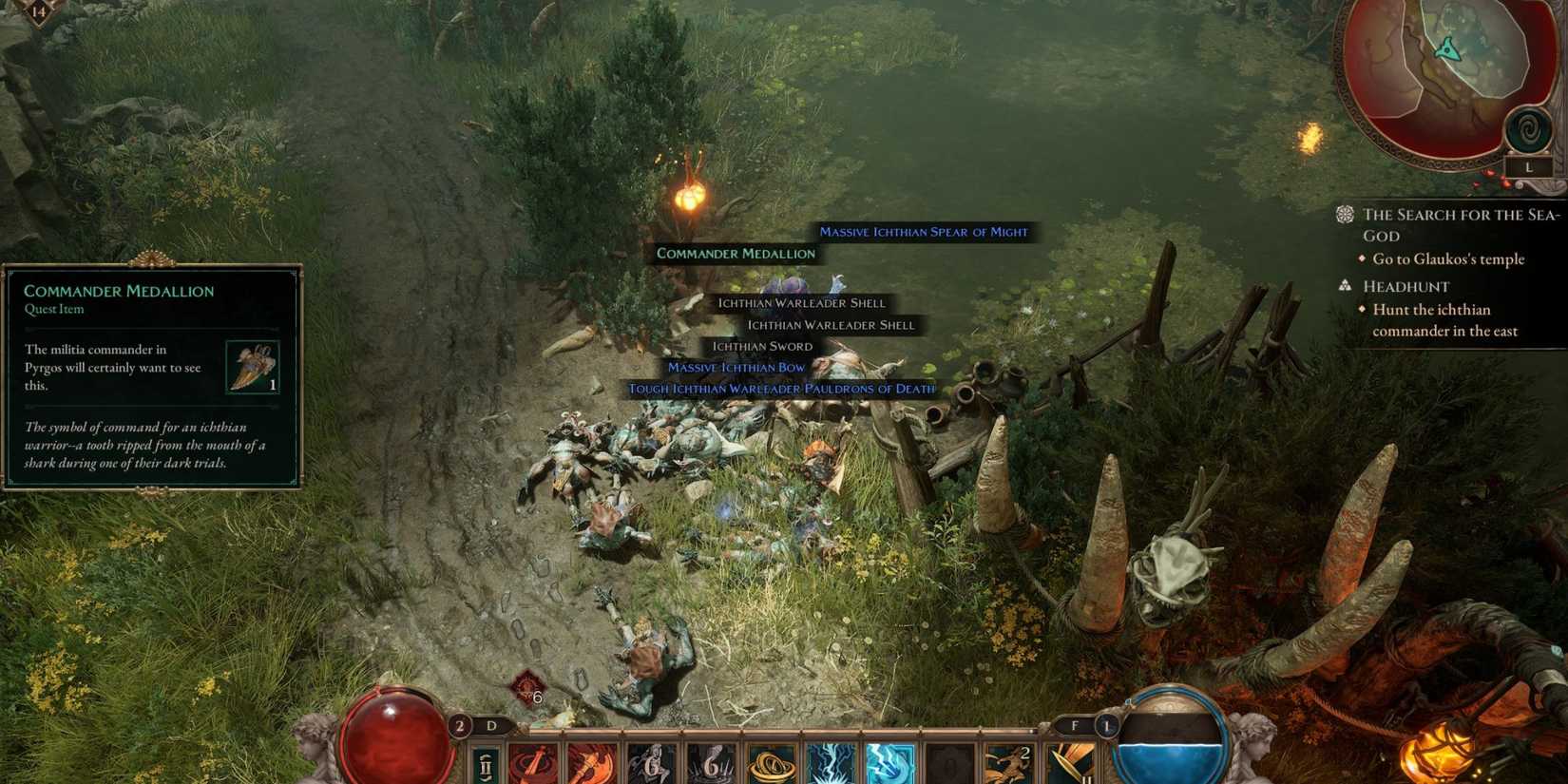Viewport: 1568px width, 784px height.
Task: Click the Massive Ichthian Bow loot label
Action: point(736,367)
